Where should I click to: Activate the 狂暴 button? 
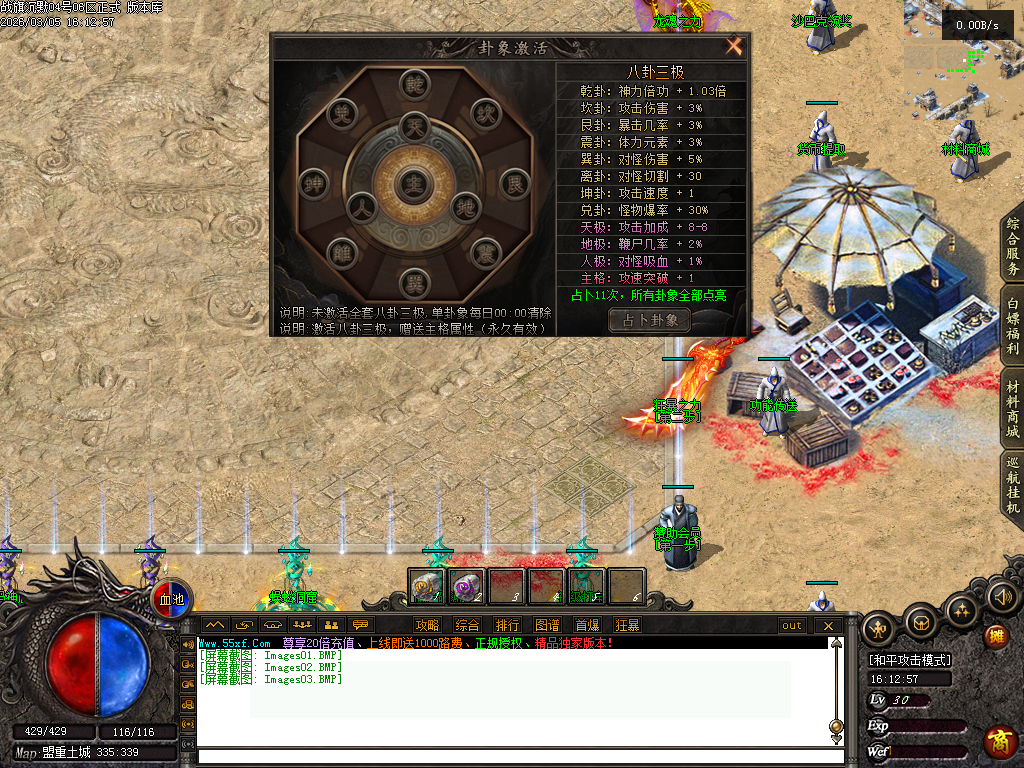[627, 625]
